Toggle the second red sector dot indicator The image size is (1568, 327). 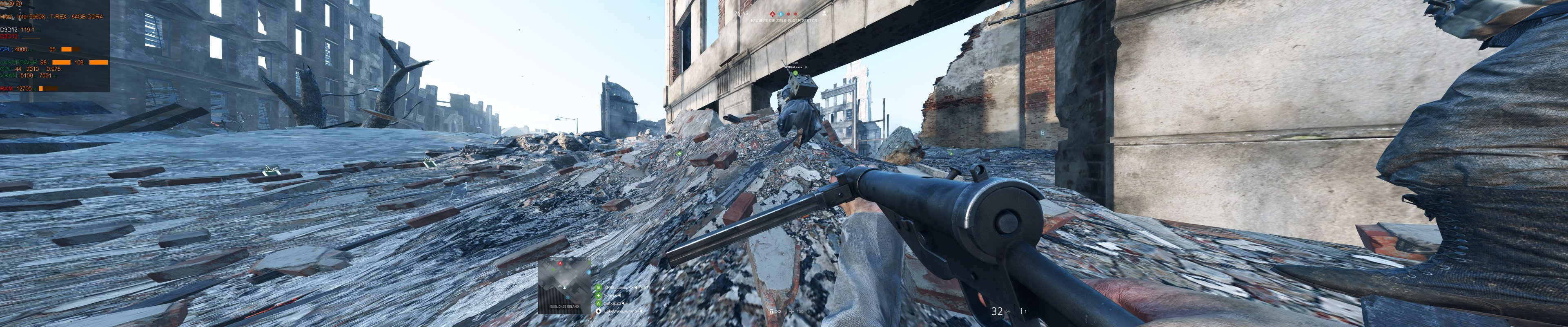(x=796, y=15)
